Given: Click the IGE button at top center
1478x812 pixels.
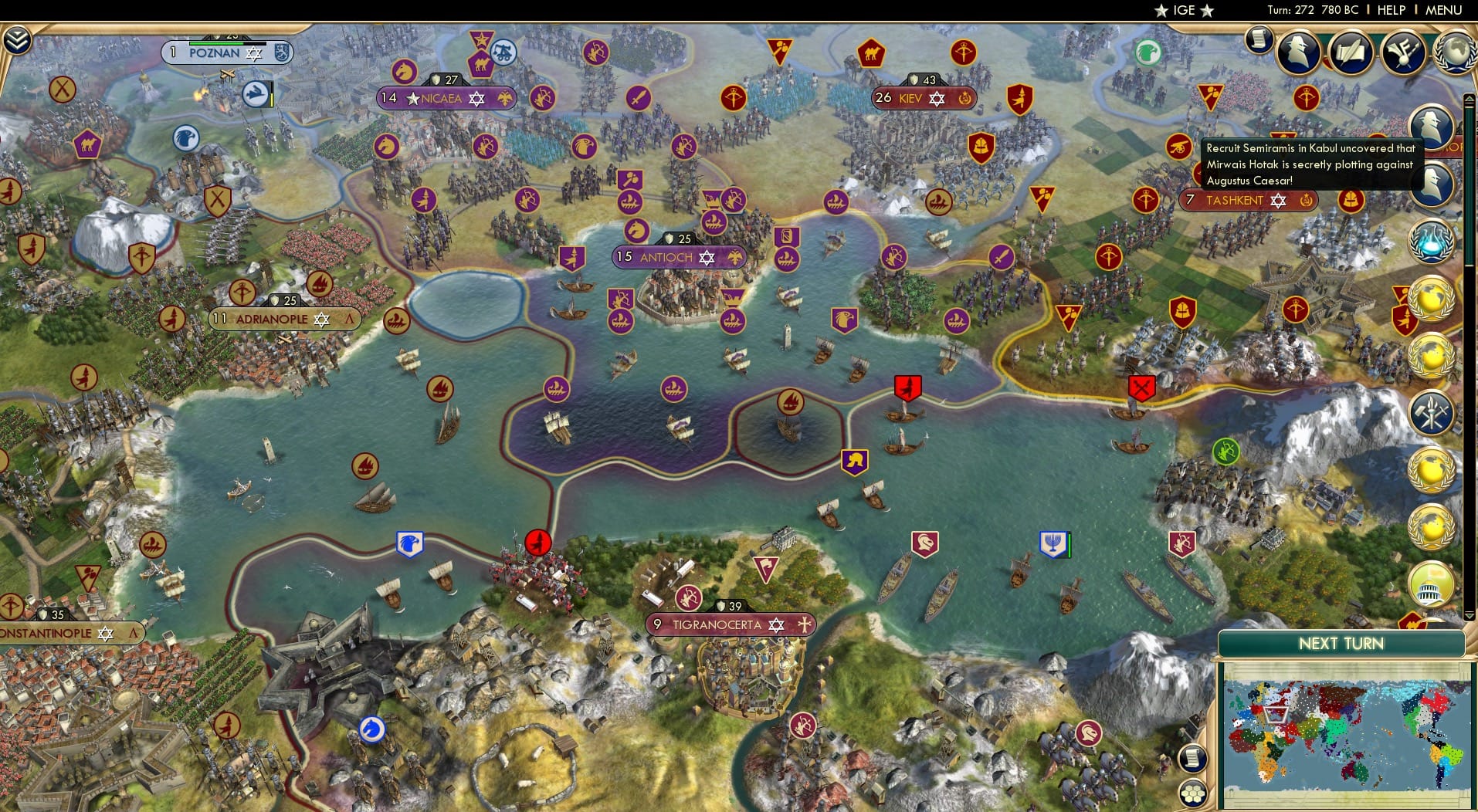Looking at the screenshot, I should 1182,10.
